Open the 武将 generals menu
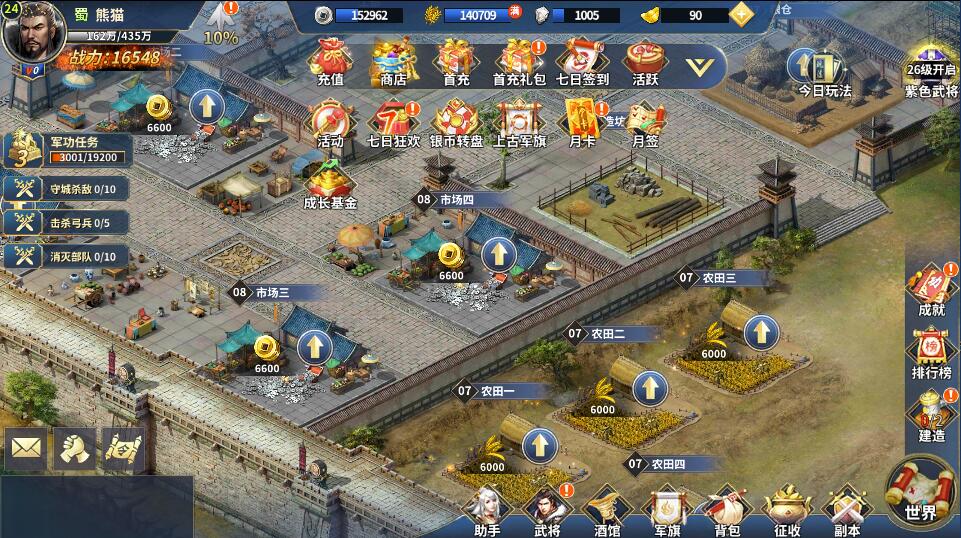961x538 pixels. pyautogui.click(x=546, y=510)
